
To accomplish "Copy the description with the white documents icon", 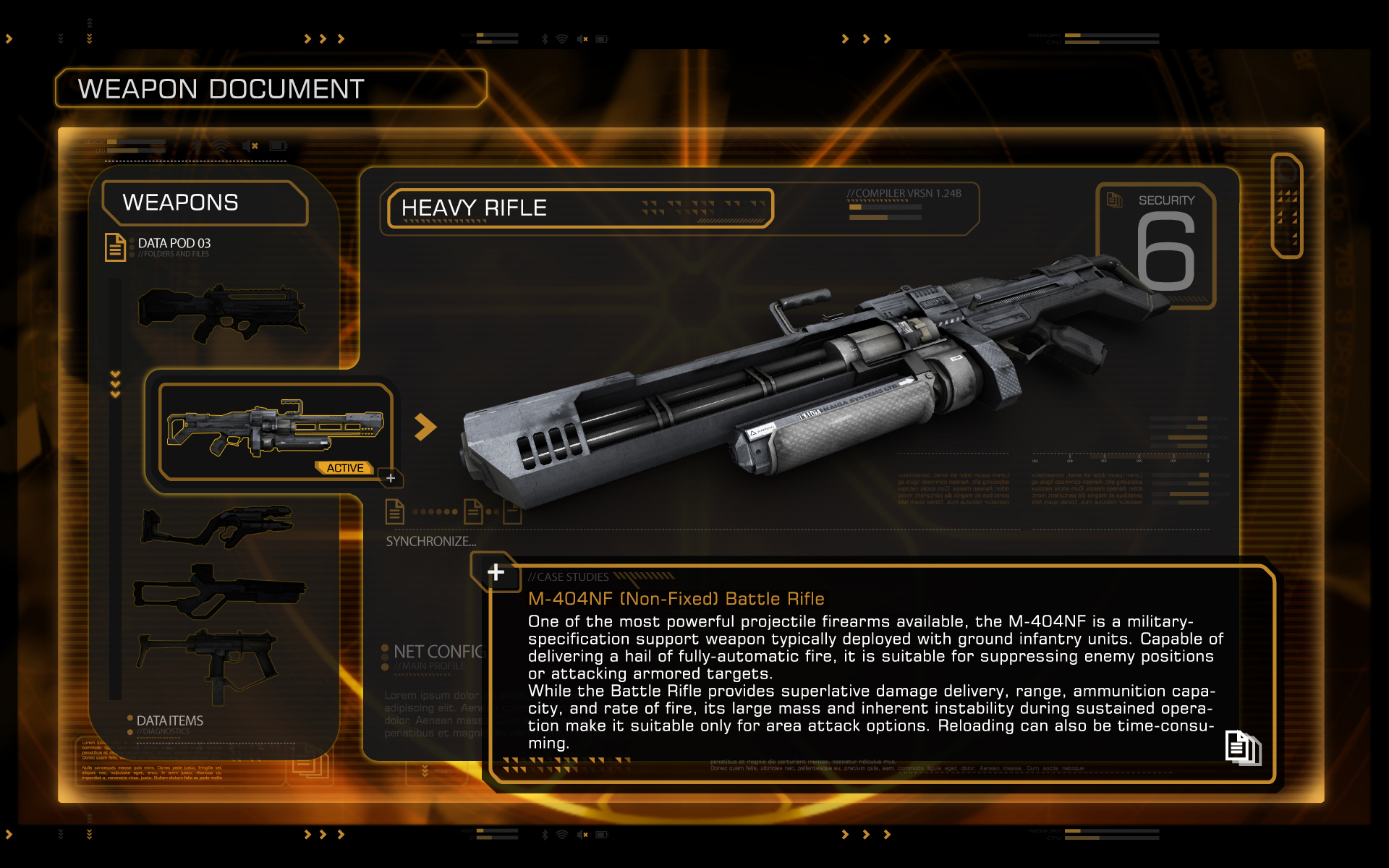I will pyautogui.click(x=1242, y=747).
